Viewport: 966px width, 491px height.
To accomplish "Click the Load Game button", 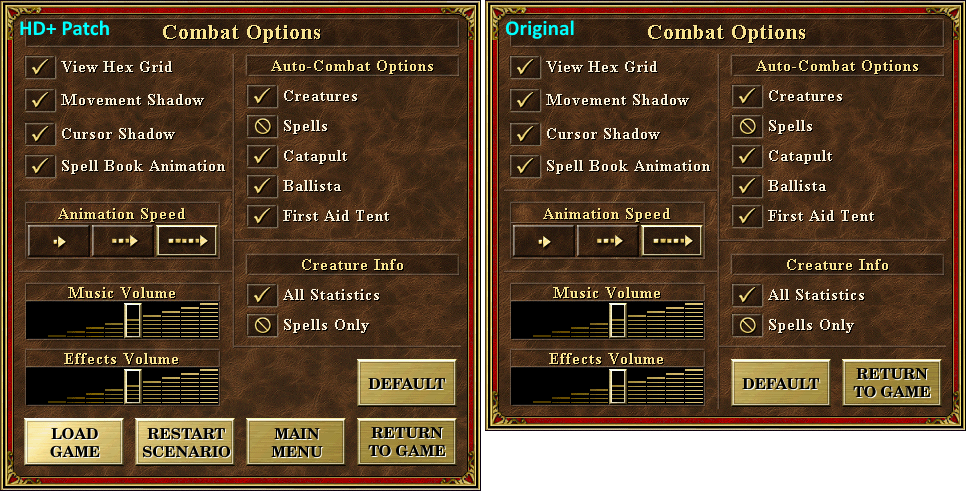I will [75, 442].
